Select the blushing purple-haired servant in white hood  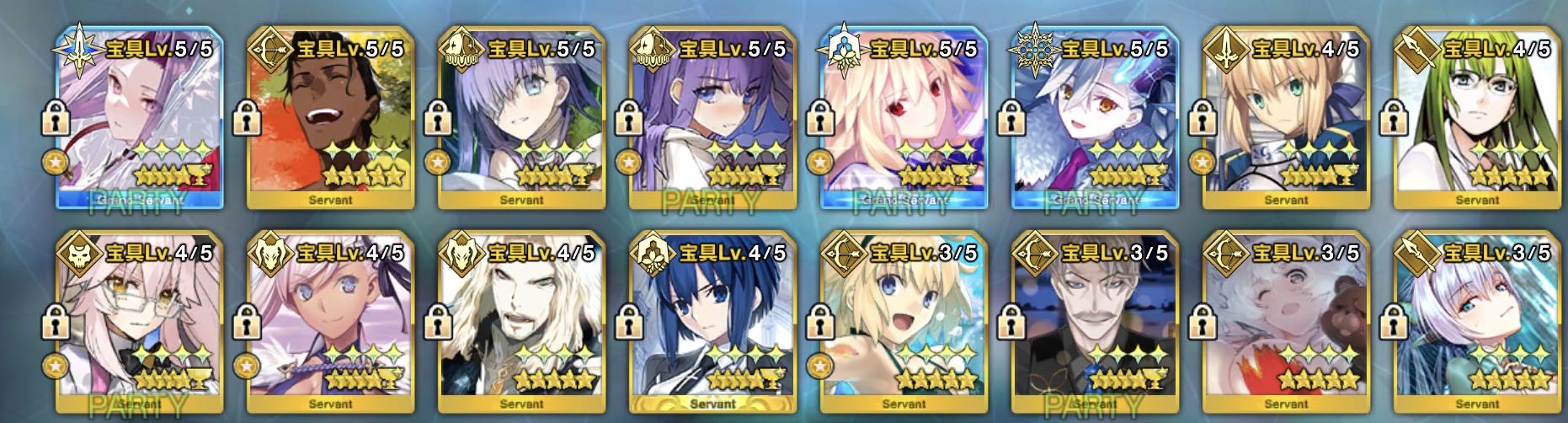[x=712, y=118]
